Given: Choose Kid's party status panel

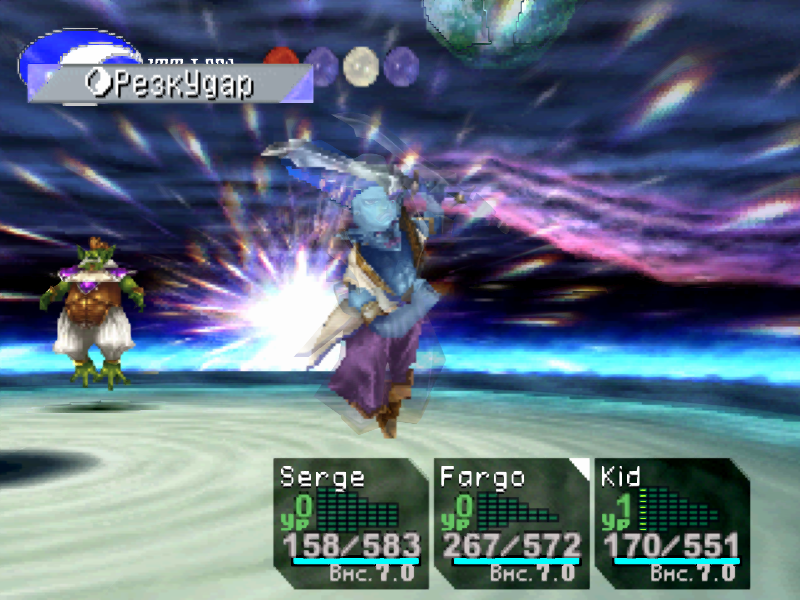Looking at the screenshot, I should (x=671, y=522).
